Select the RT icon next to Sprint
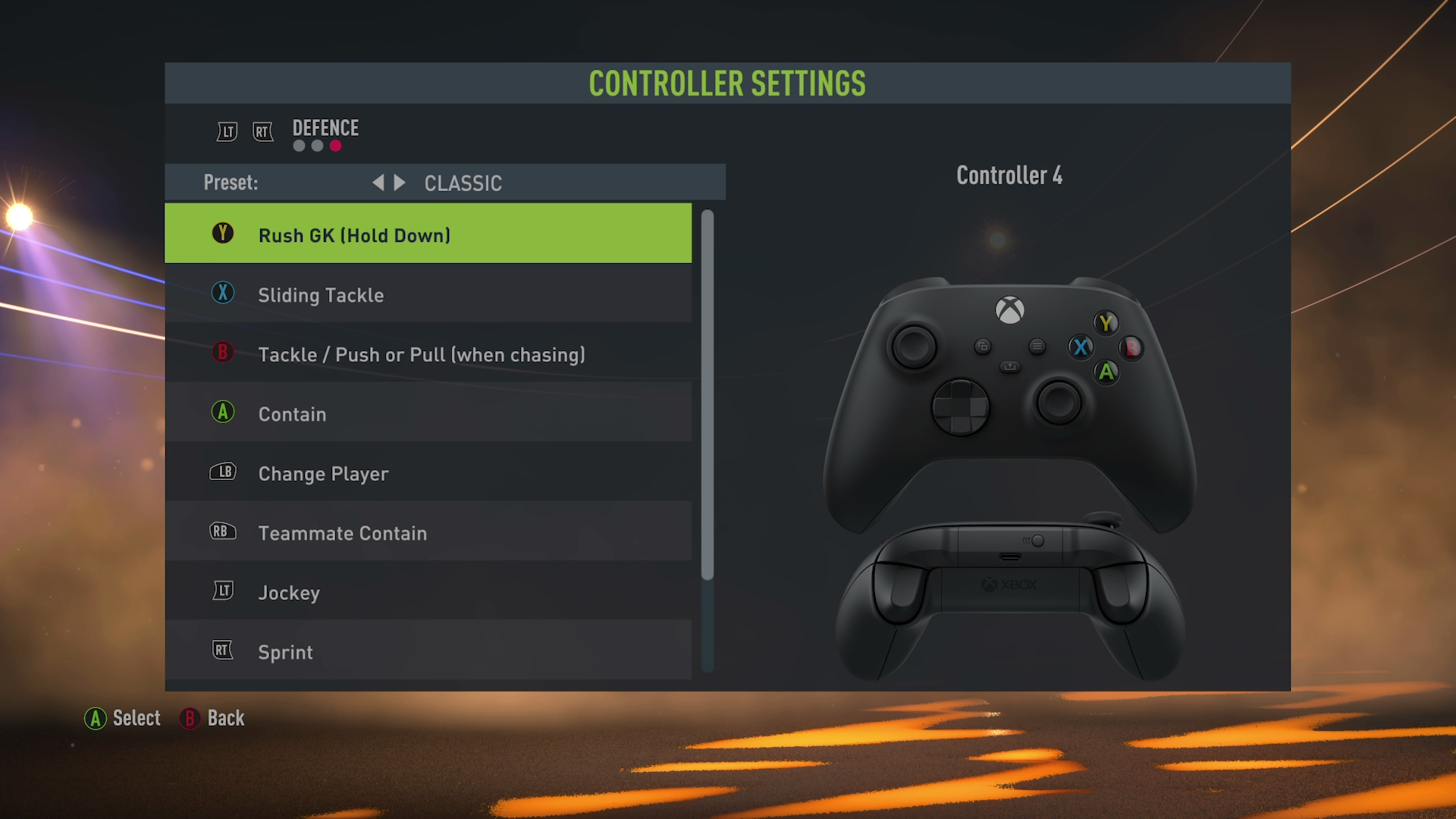Image resolution: width=1456 pixels, height=819 pixels. coord(222,651)
